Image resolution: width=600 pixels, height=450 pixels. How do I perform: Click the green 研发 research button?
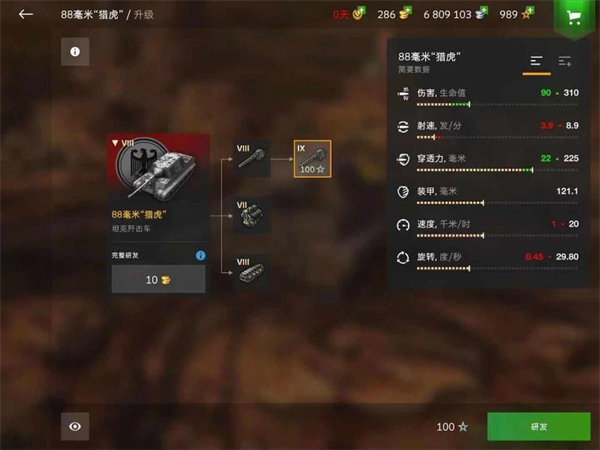[538, 427]
